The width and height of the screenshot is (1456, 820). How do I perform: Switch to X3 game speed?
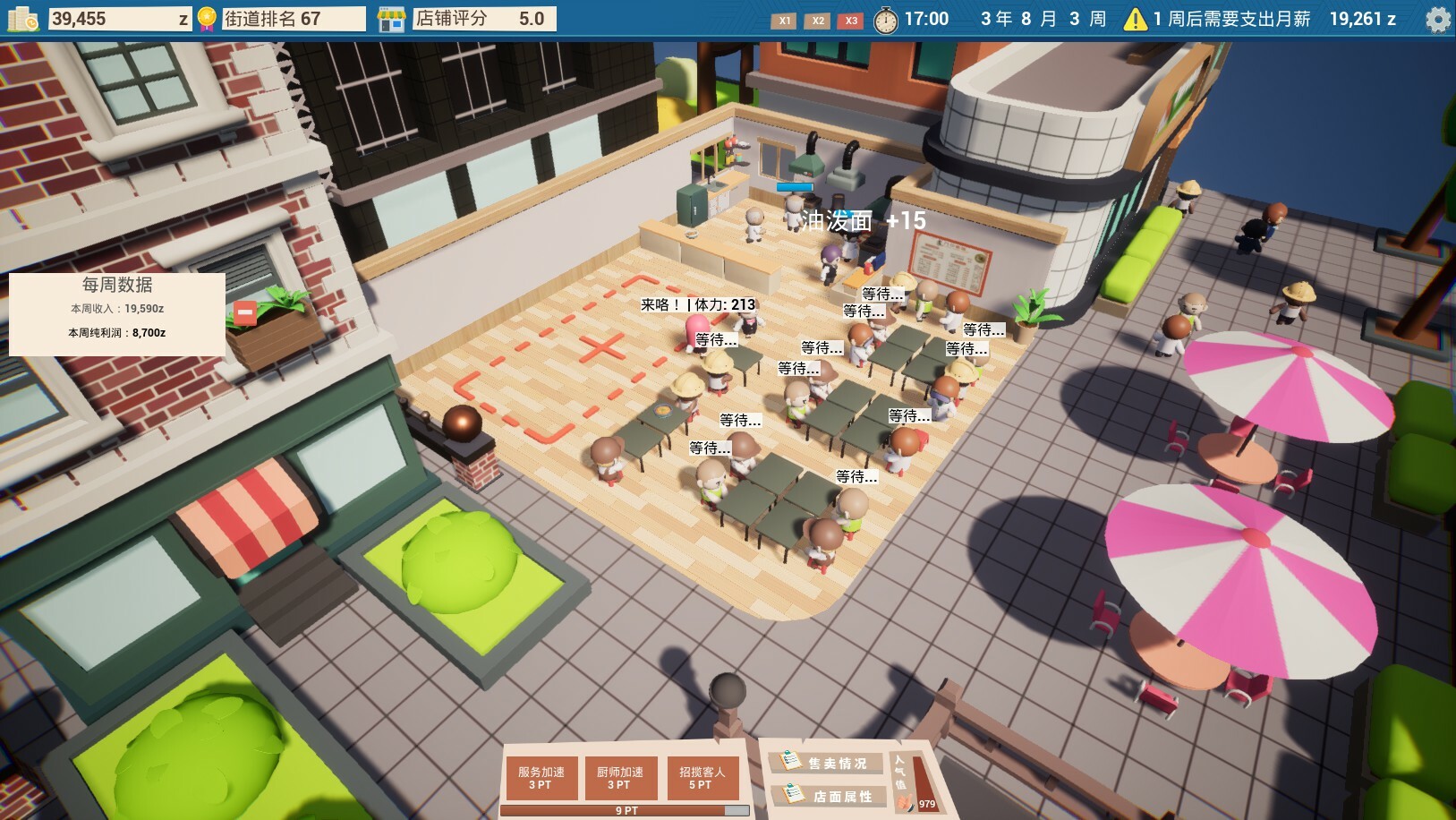pos(849,20)
